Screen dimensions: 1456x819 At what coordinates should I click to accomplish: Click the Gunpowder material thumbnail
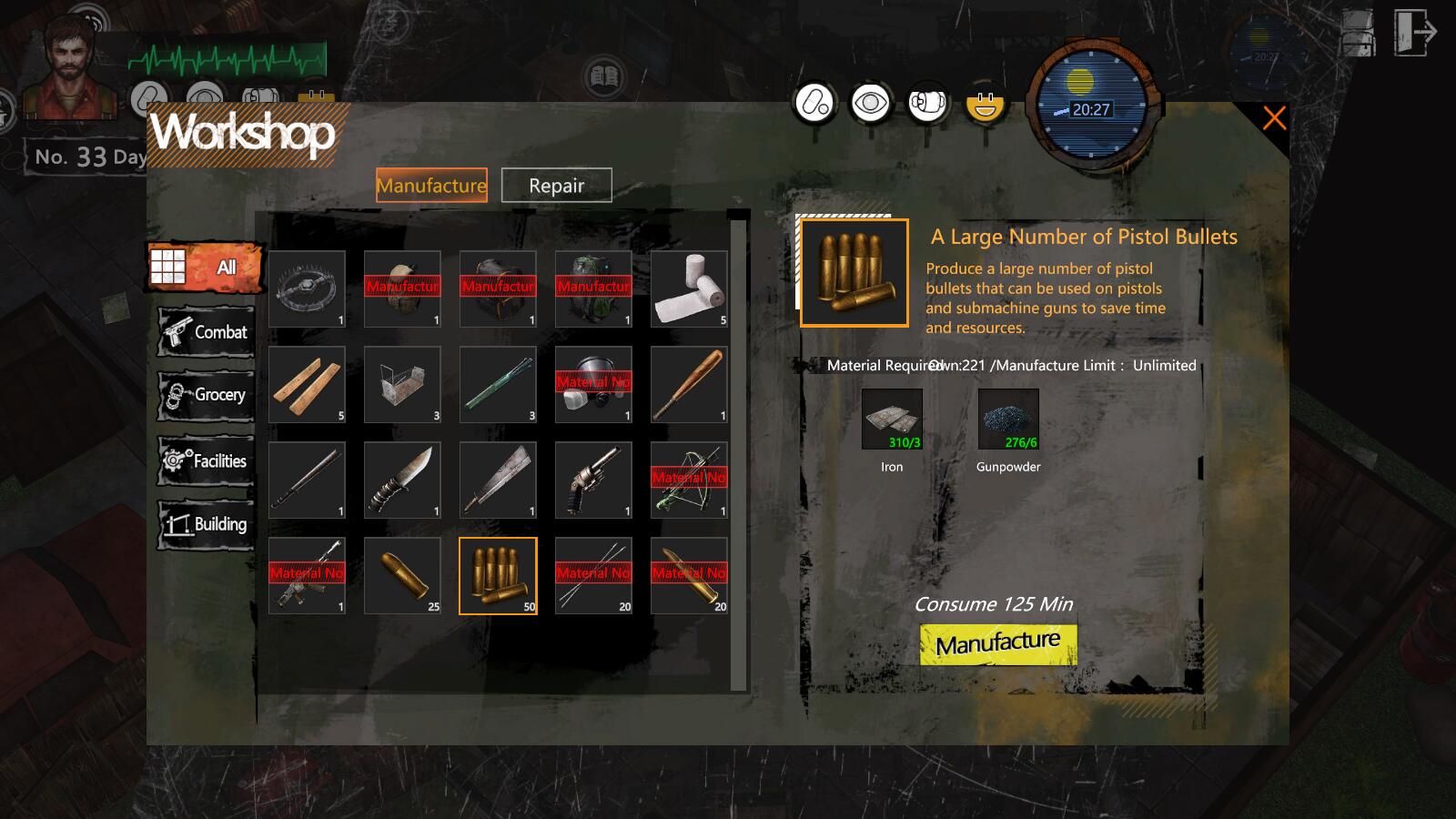pyautogui.click(x=1007, y=420)
